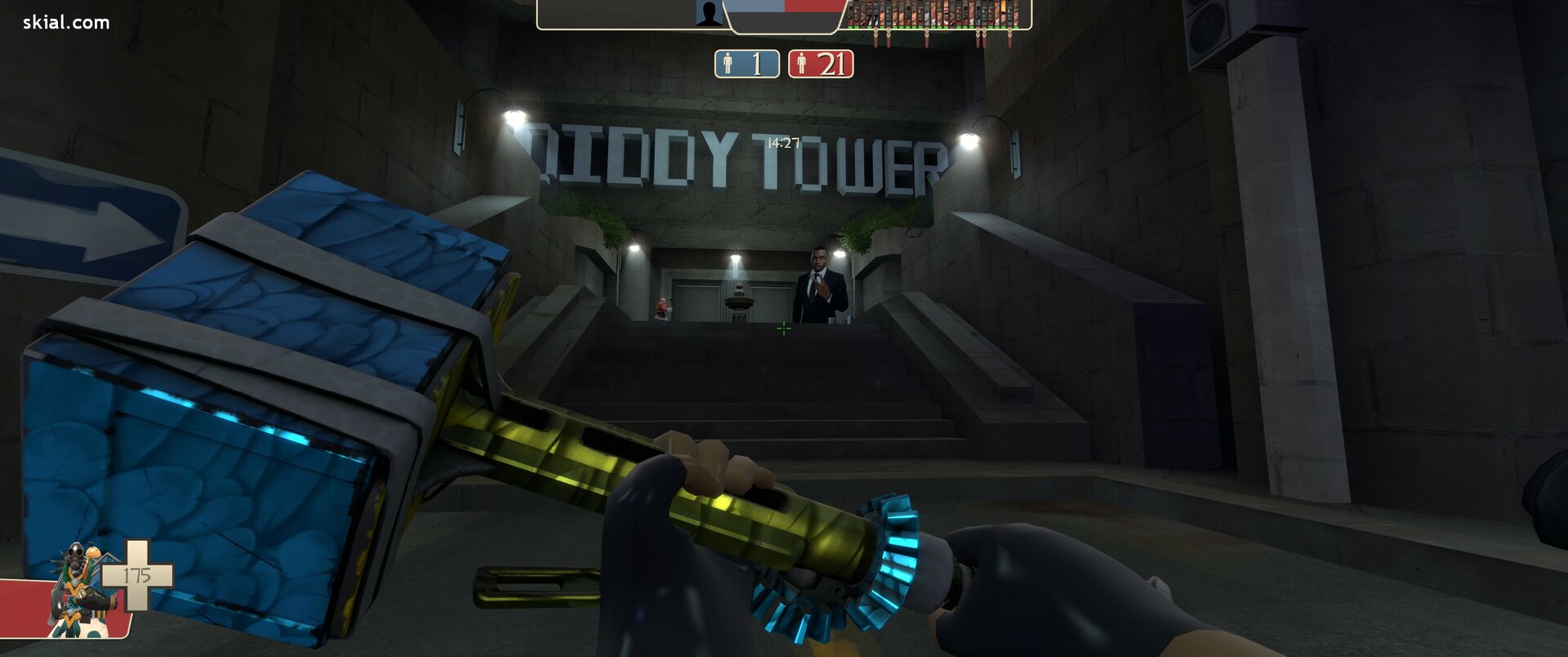Click the team health progress bar at top
Screen dimensions: 1568x657
pos(784,7)
